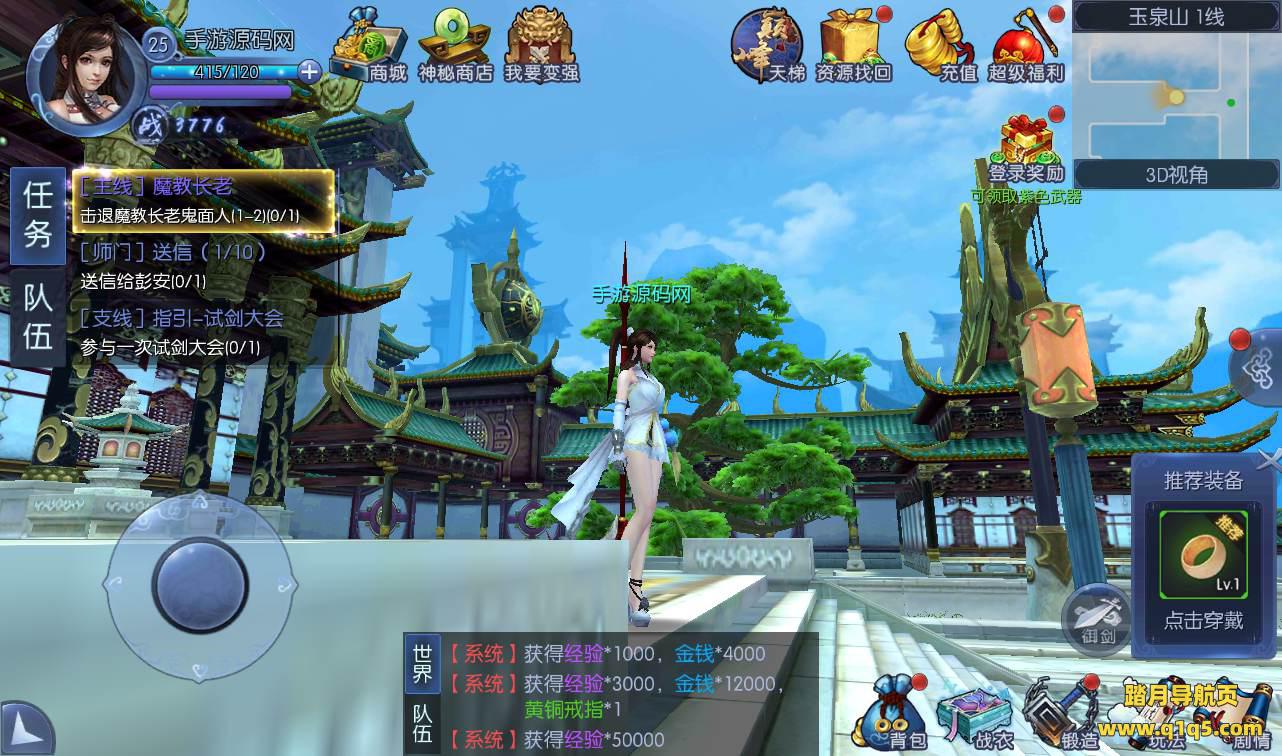Open the 神秘商店 mystery store
This screenshot has width=1282, height=756.
(455, 46)
